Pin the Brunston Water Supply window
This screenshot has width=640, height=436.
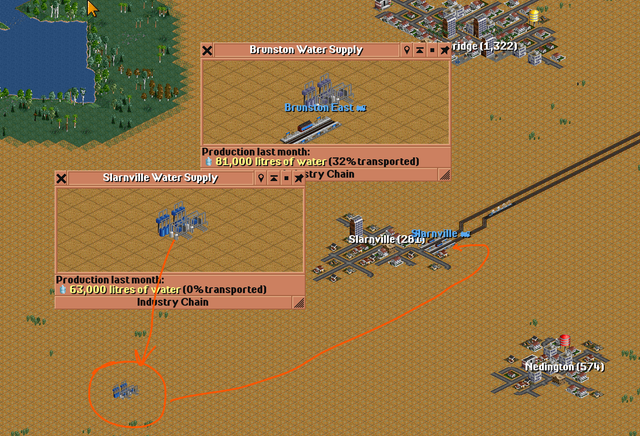[443, 50]
